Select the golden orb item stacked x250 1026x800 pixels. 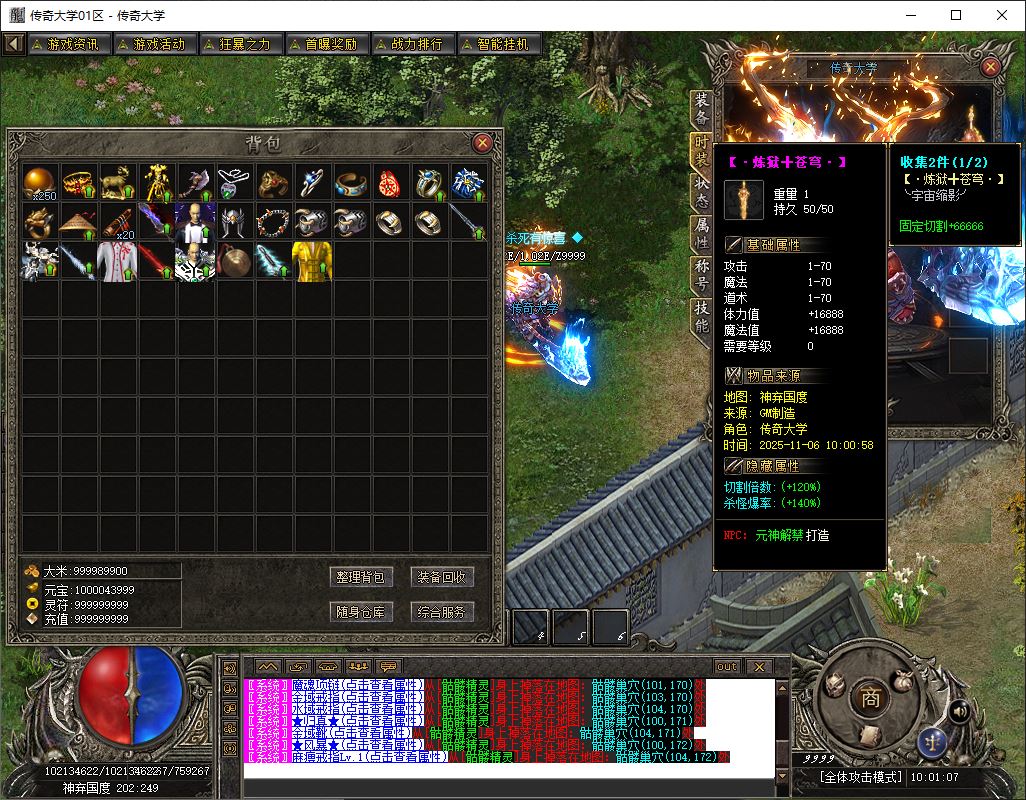(x=41, y=182)
